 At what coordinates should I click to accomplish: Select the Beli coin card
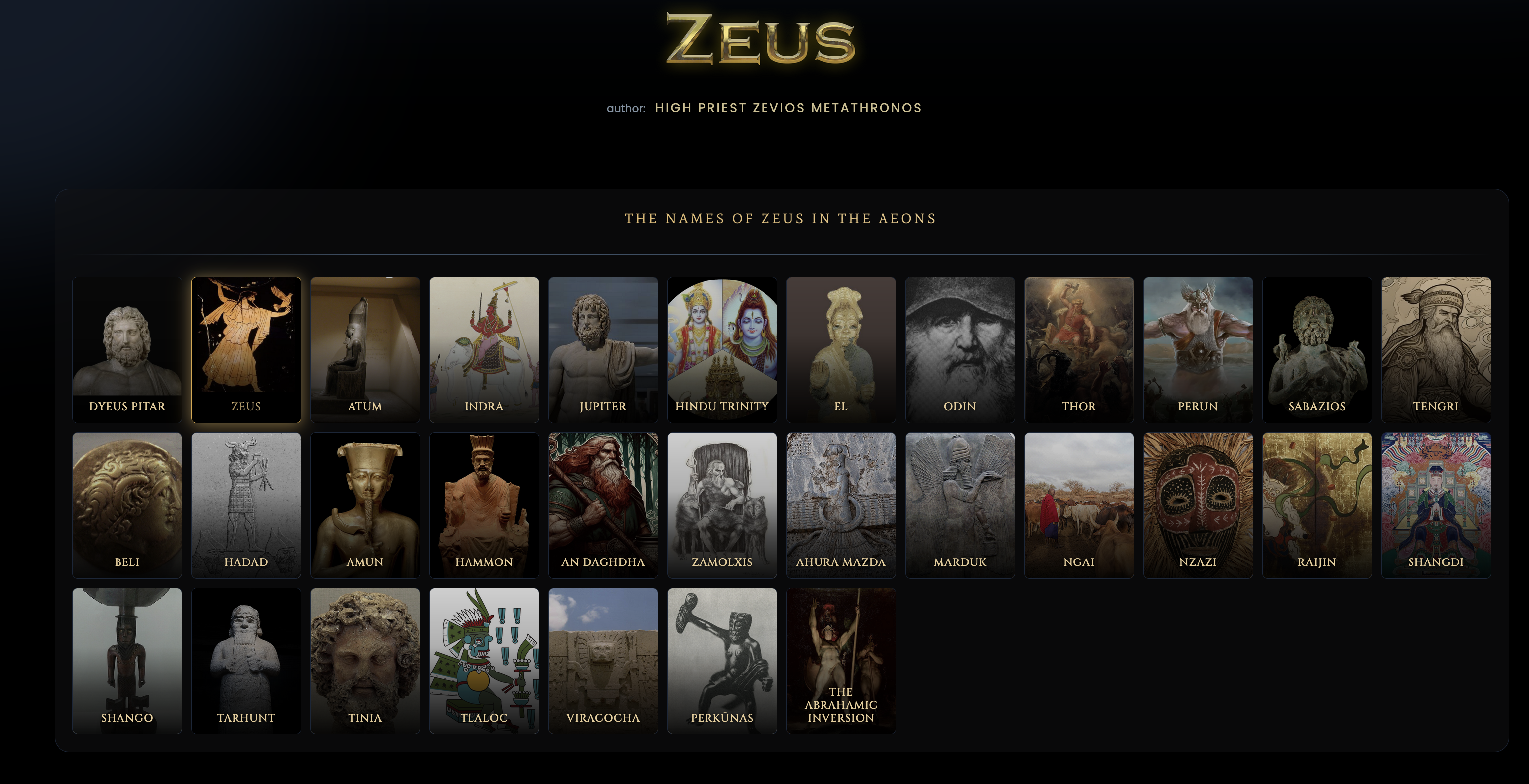pyautogui.click(x=127, y=505)
